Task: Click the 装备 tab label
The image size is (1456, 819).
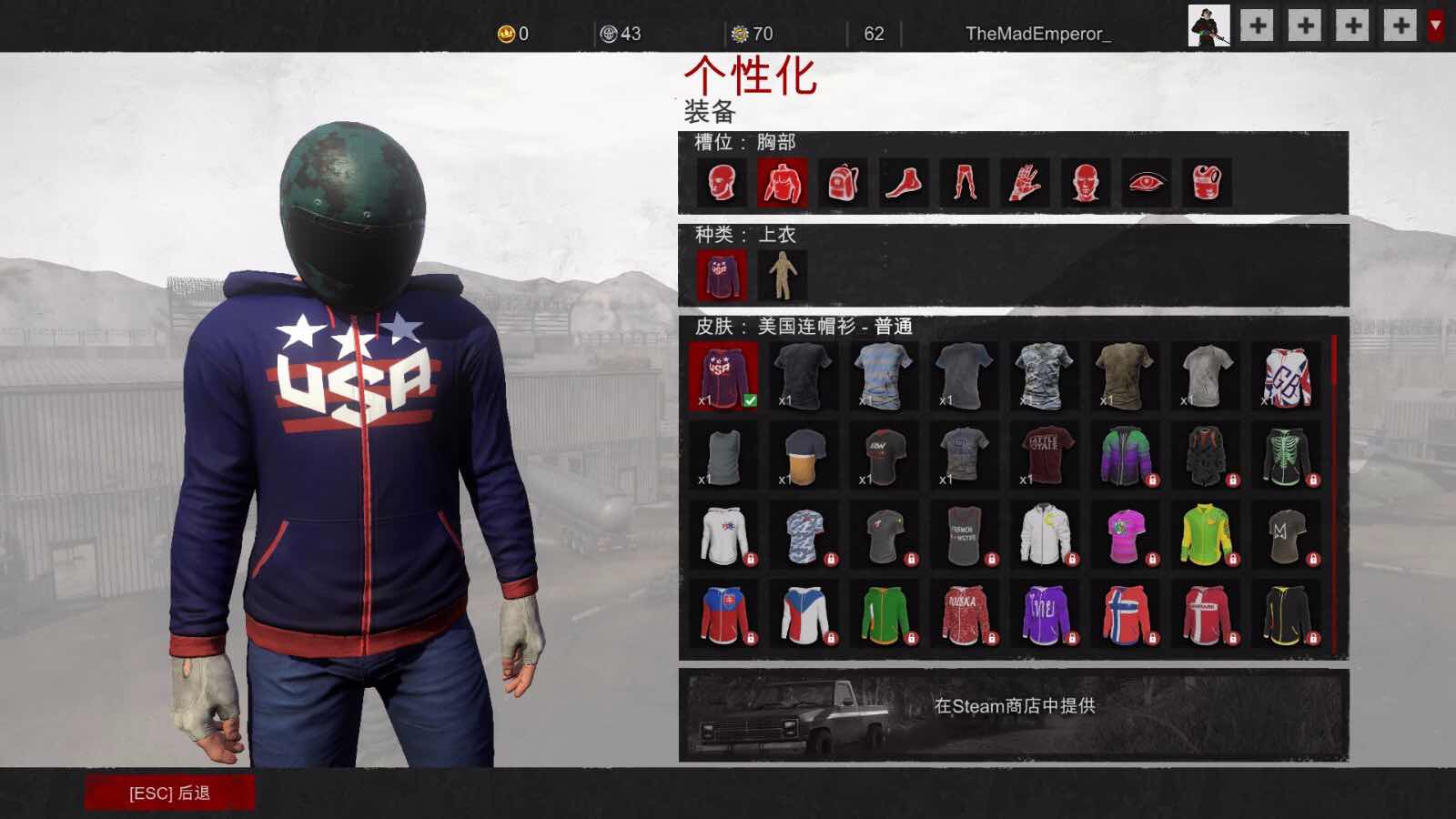Action: point(711,115)
